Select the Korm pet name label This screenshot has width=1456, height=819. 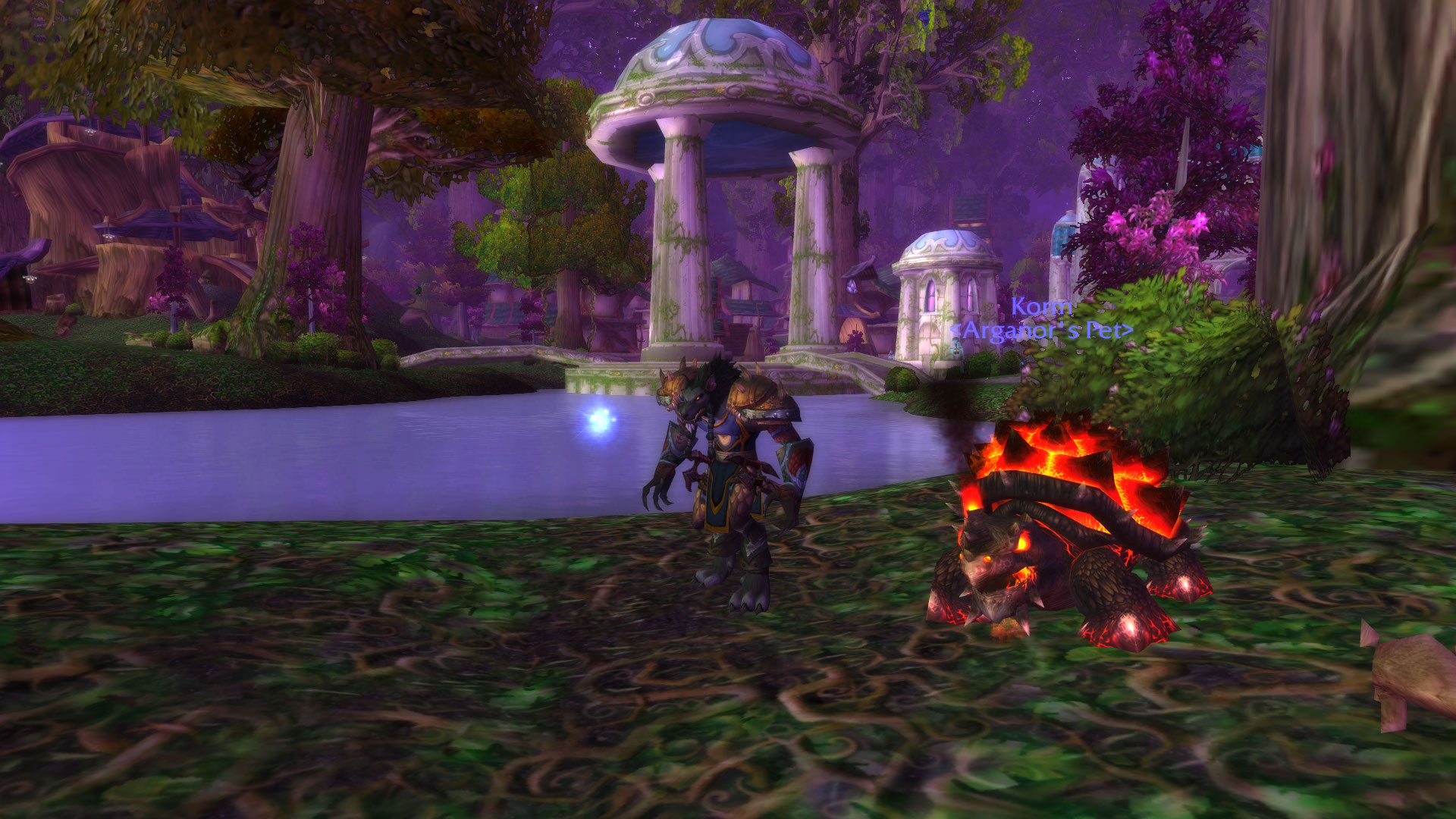[1041, 308]
